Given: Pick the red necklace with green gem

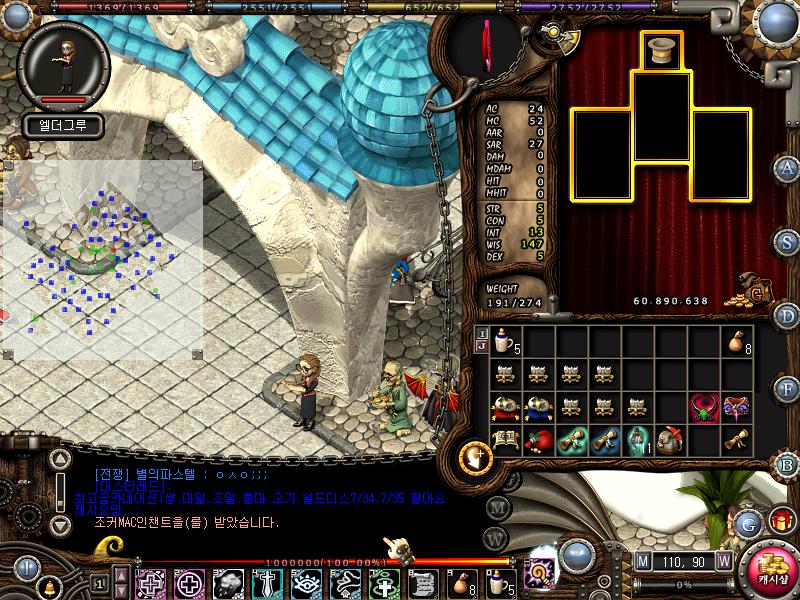Looking at the screenshot, I should point(704,407).
